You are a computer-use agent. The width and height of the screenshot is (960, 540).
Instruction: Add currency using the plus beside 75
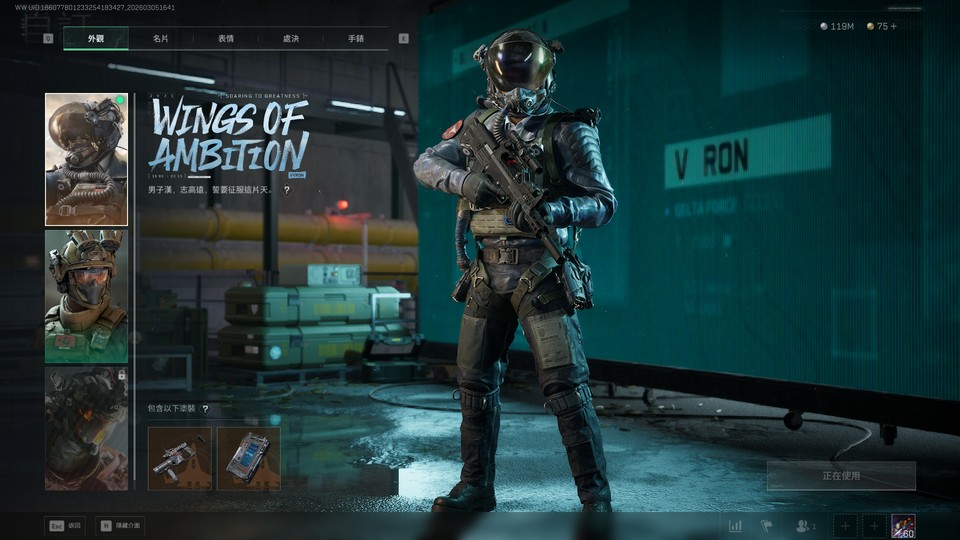893,26
